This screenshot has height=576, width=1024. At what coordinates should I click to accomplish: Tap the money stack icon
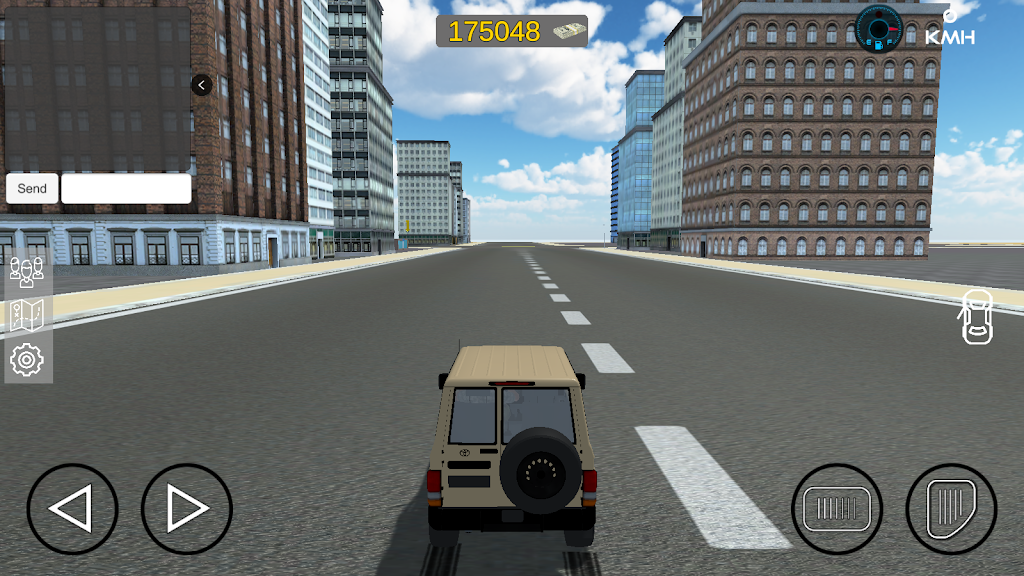tap(566, 31)
